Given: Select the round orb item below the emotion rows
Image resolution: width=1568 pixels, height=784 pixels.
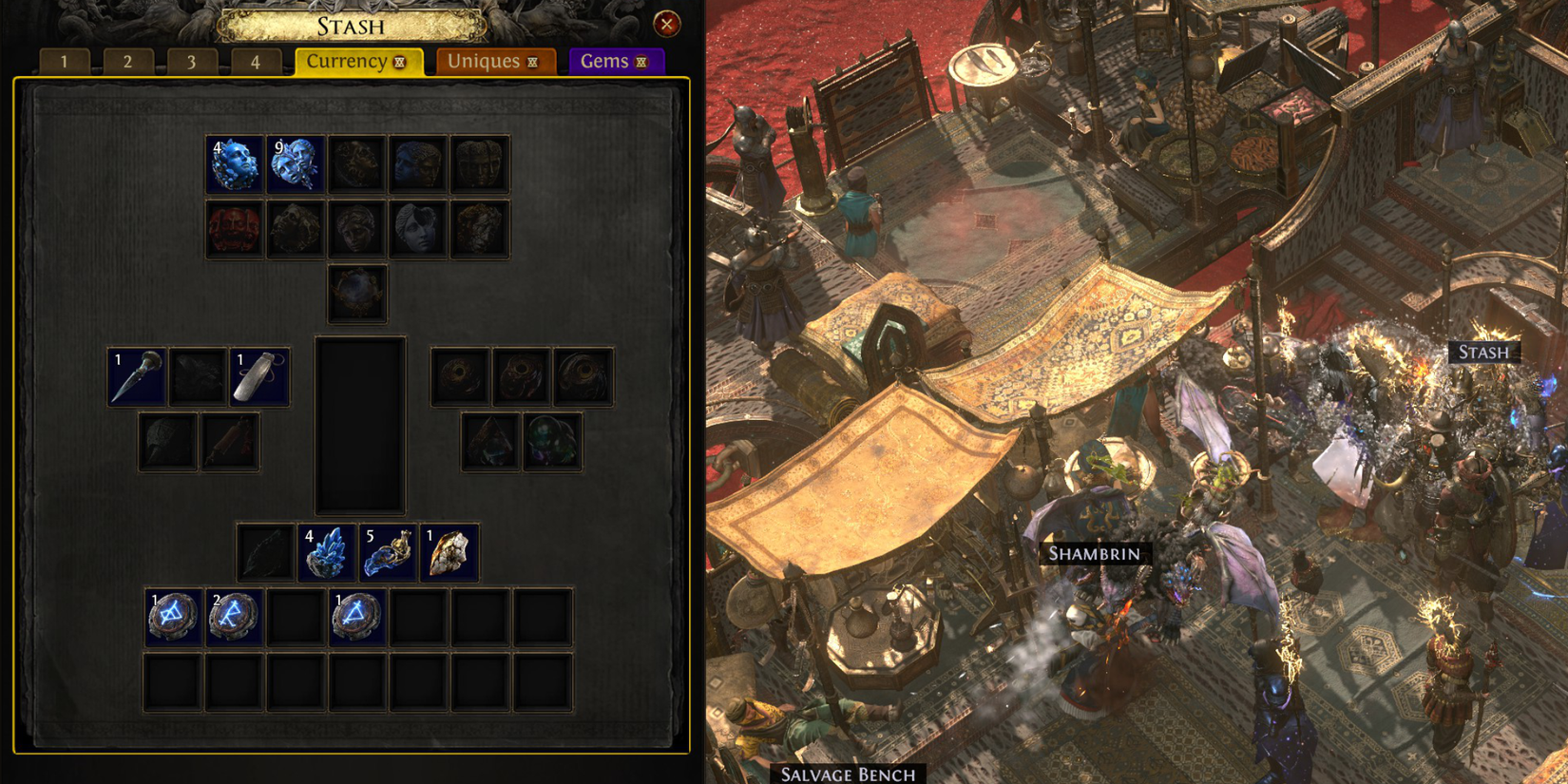Looking at the screenshot, I should (x=358, y=294).
